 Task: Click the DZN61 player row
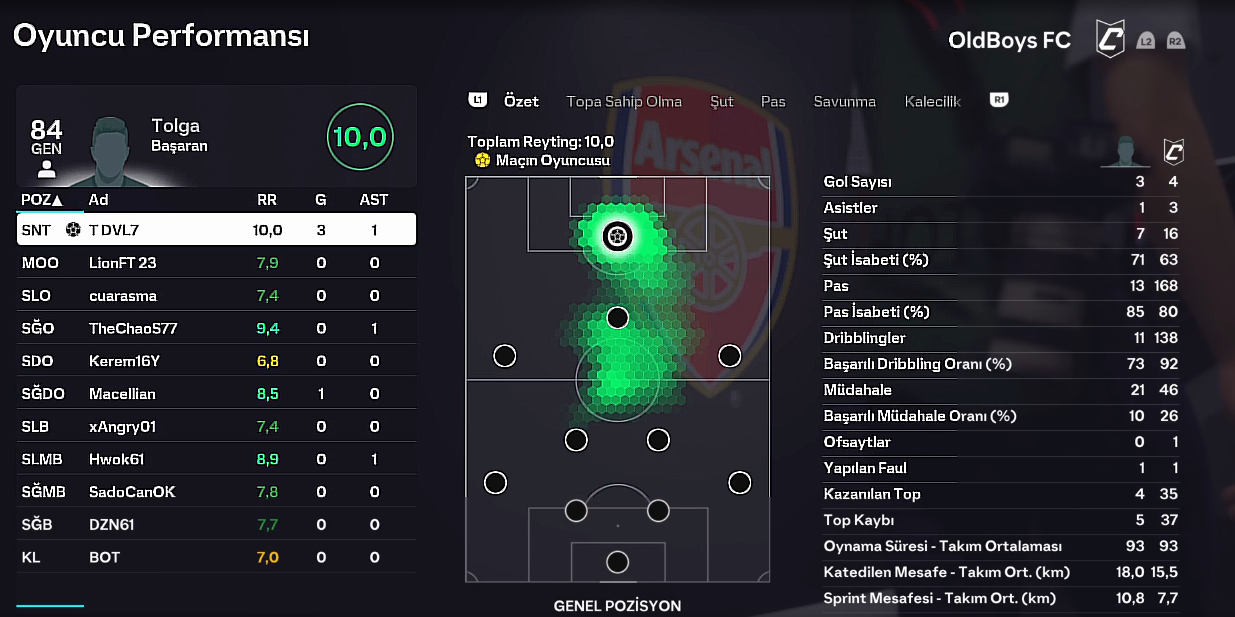pyautogui.click(x=216, y=524)
